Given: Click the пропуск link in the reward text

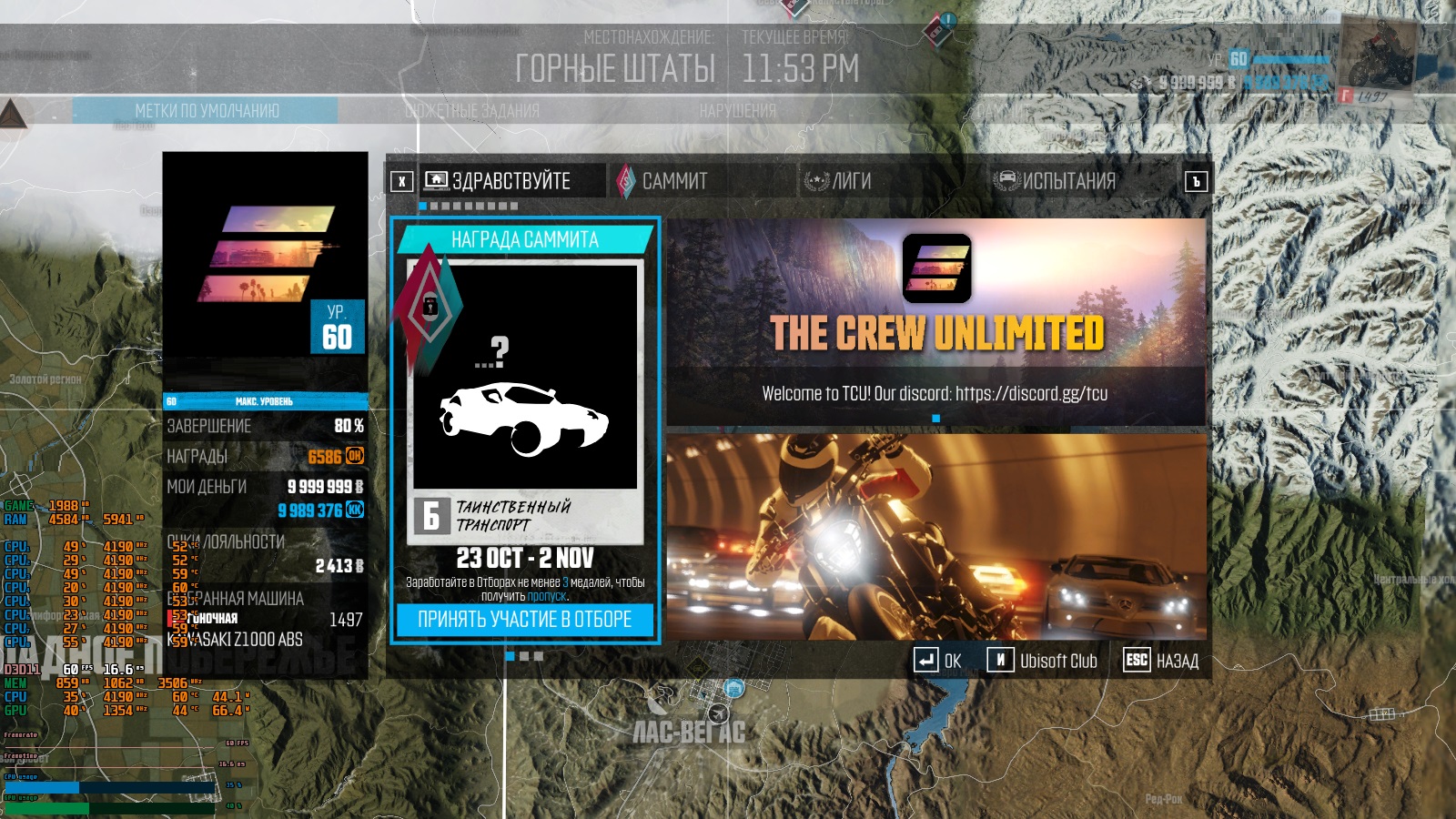Looking at the screenshot, I should 547,597.
